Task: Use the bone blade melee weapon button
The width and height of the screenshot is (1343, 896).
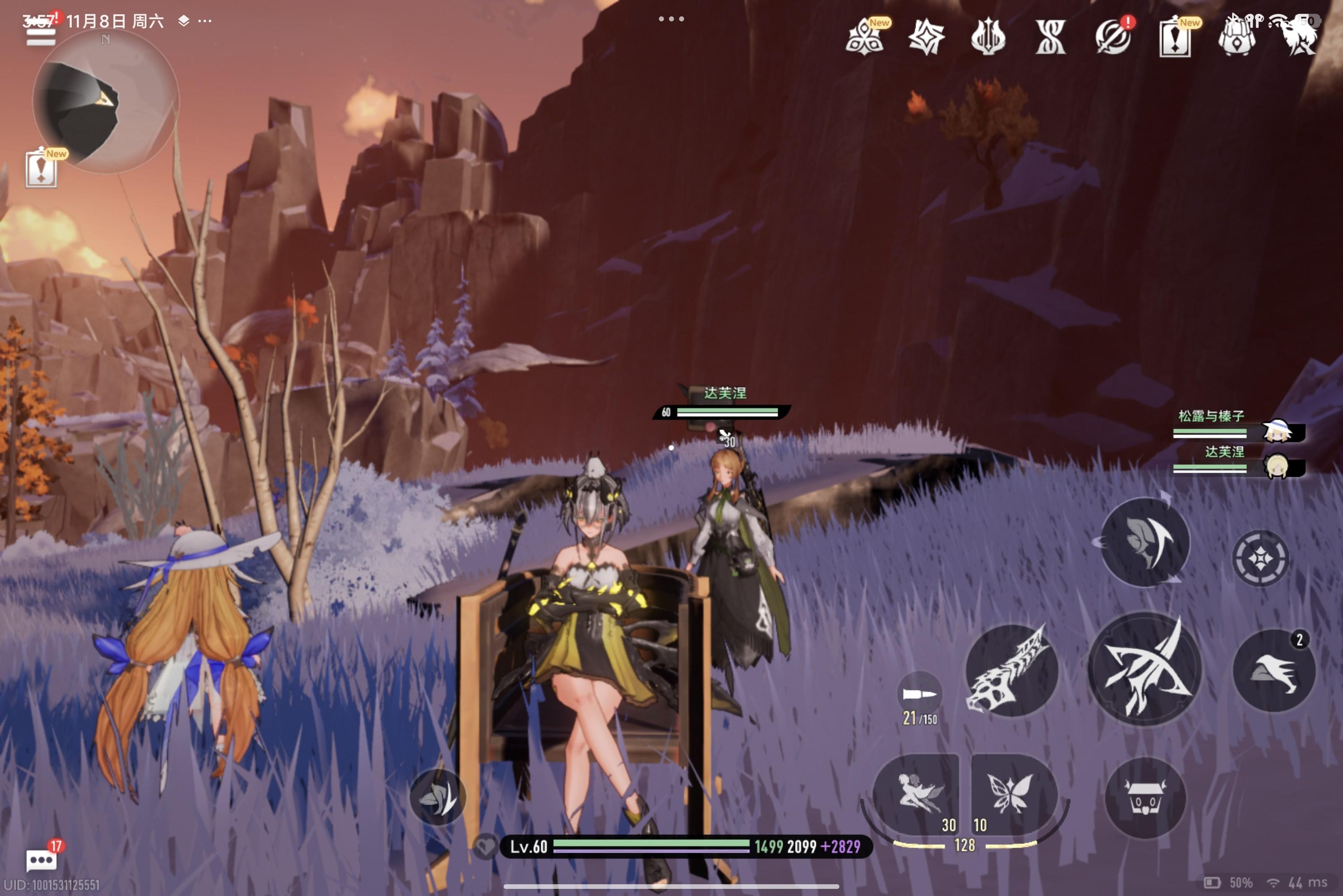Action: point(1010,670)
